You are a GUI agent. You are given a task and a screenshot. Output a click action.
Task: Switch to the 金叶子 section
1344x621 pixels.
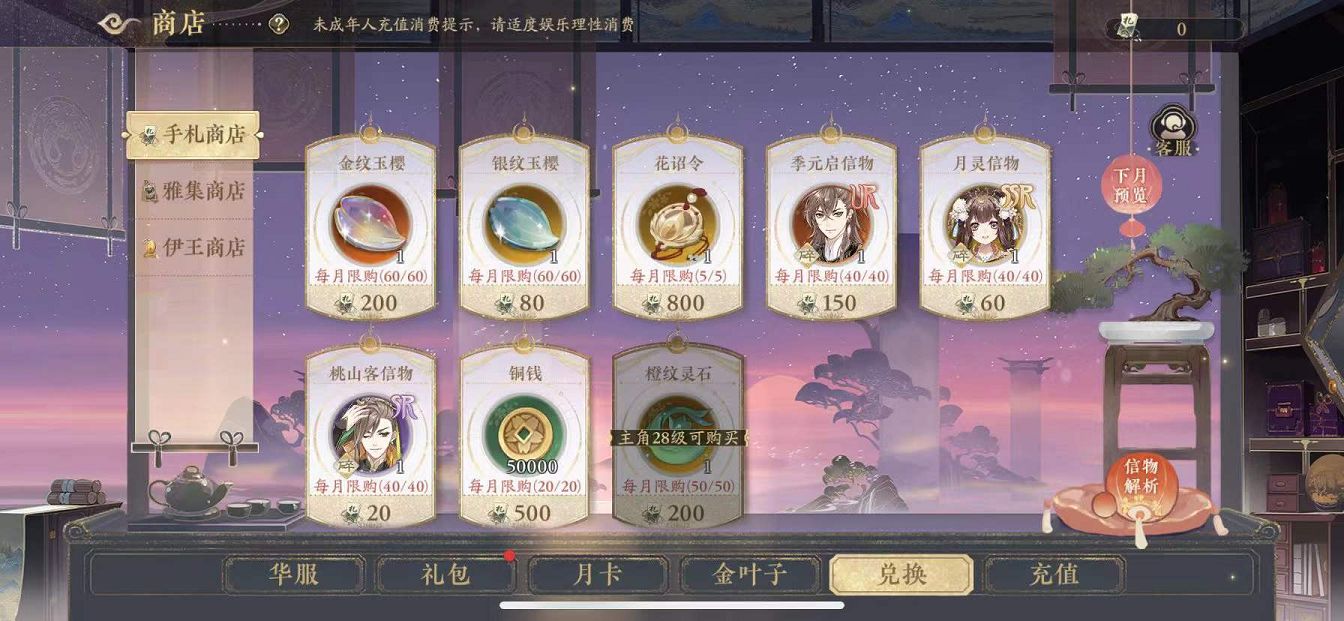750,575
